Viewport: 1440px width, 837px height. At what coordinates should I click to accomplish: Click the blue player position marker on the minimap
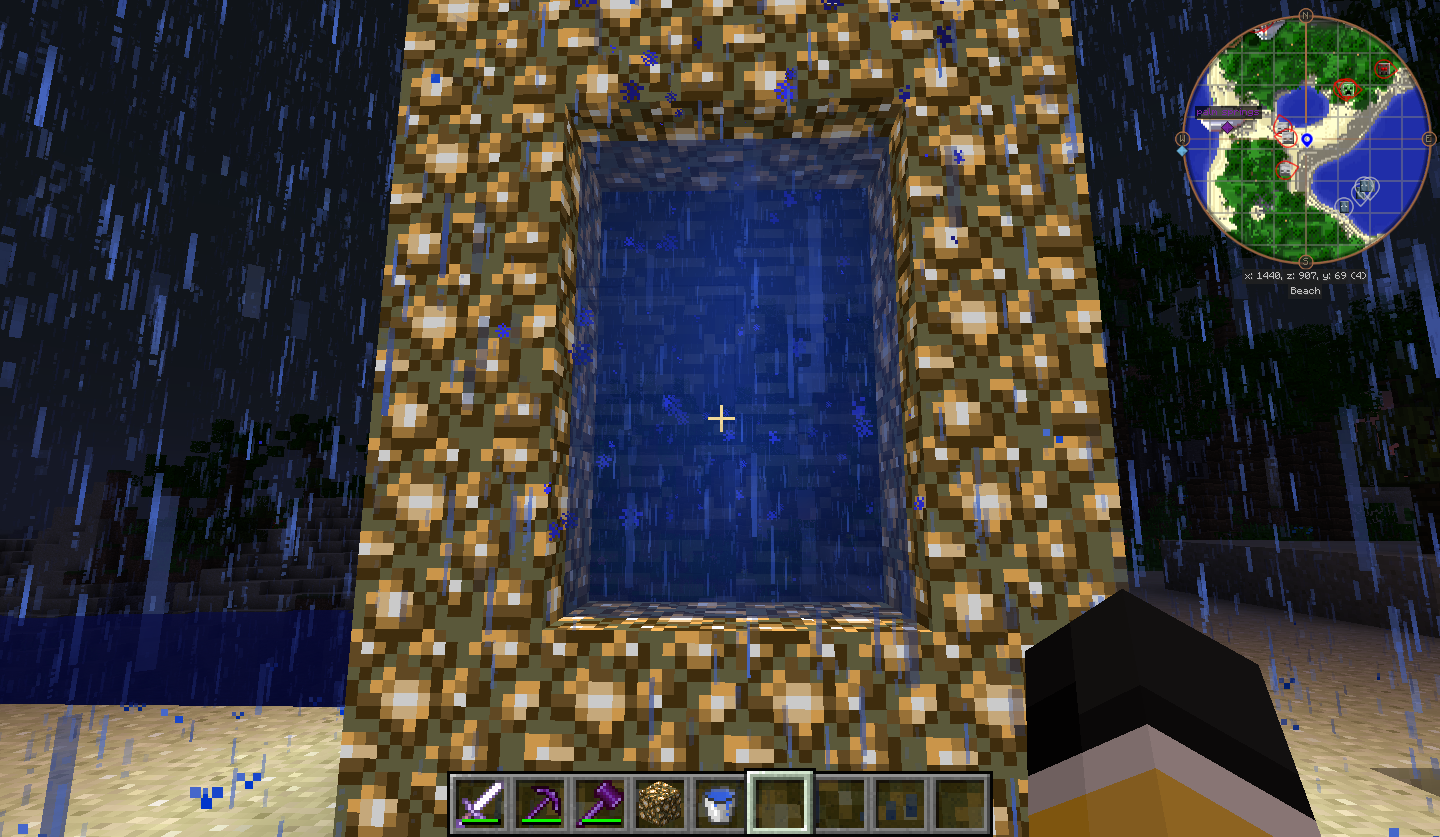point(1307,138)
